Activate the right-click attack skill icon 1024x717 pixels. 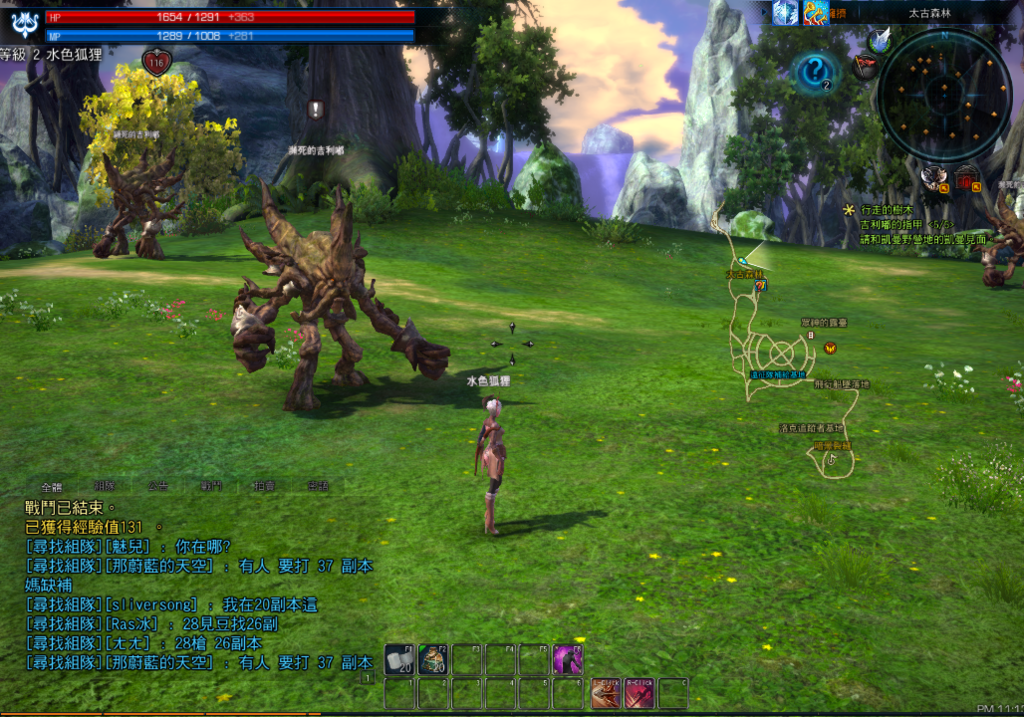point(639,693)
